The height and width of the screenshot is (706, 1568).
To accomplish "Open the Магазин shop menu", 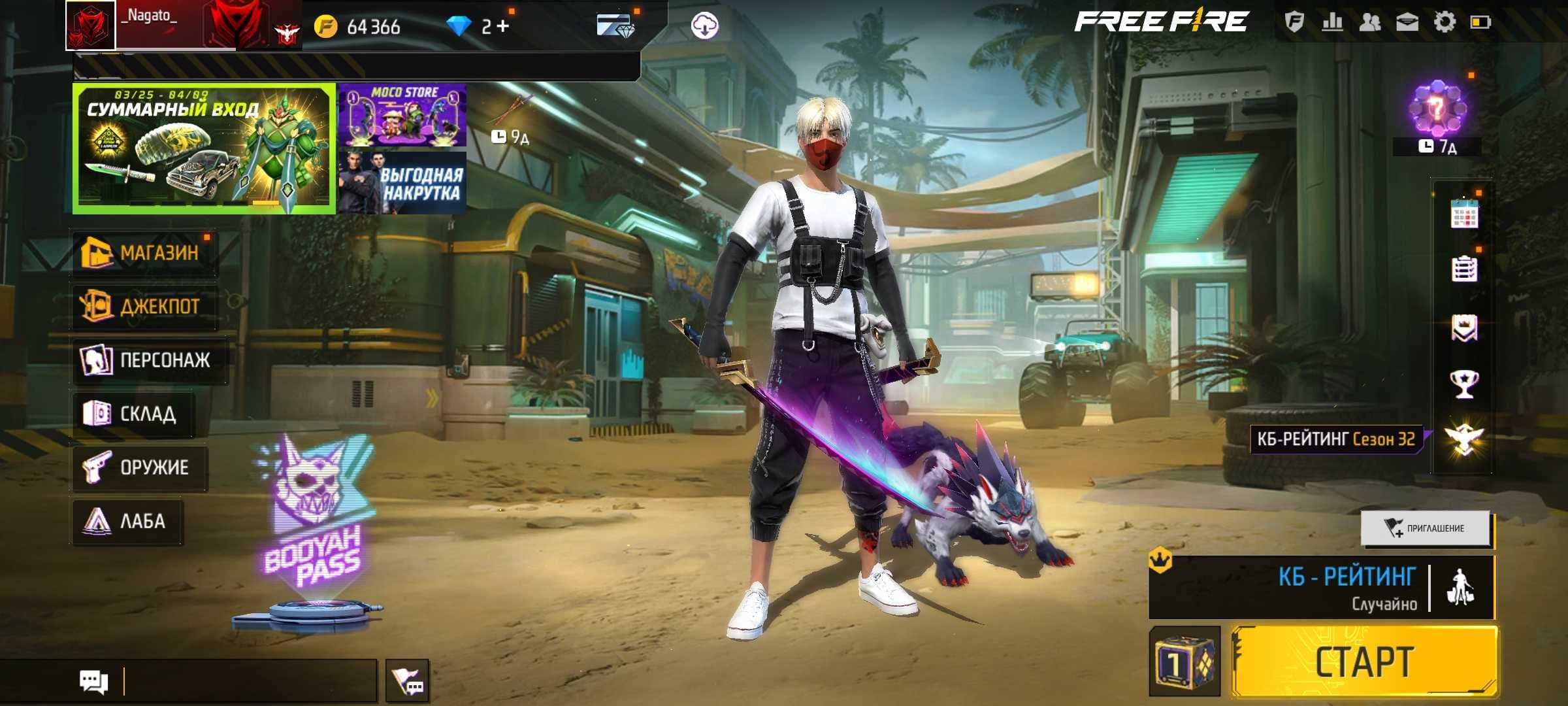I will 144,252.
